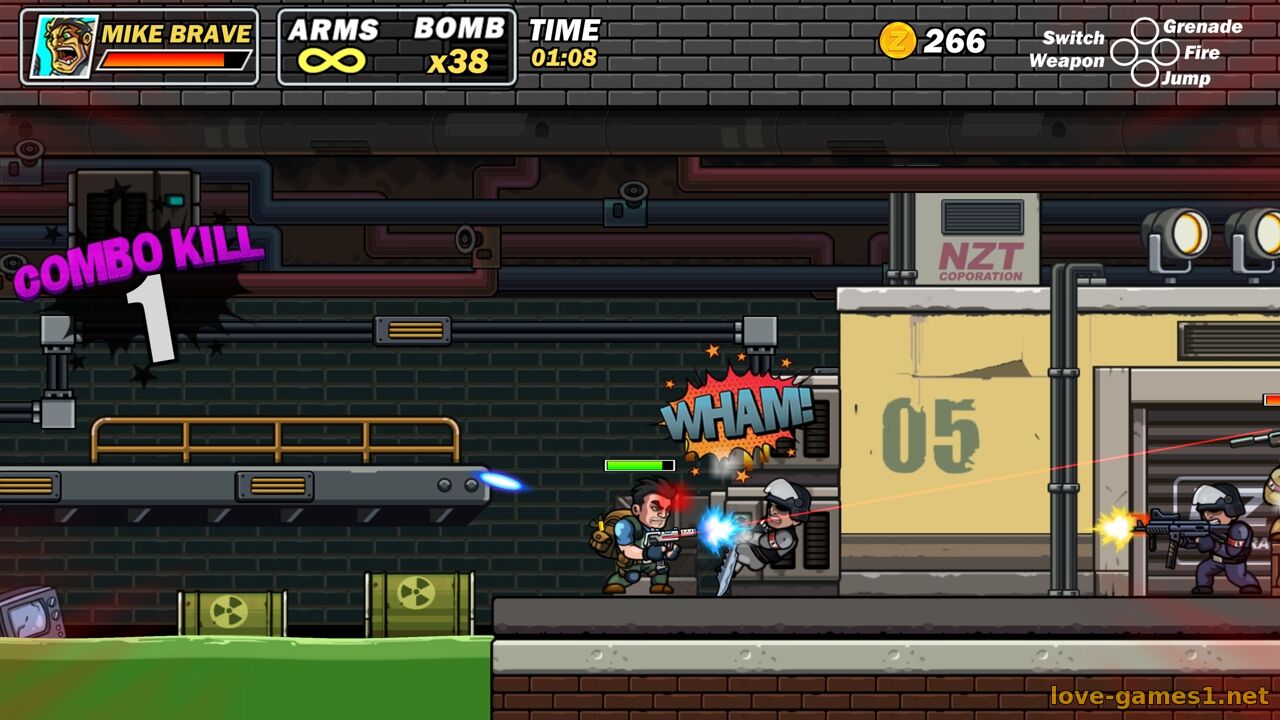Image resolution: width=1280 pixels, height=720 pixels.
Task: Click the ARMS infinity ammo symbol
Action: click(x=332, y=61)
